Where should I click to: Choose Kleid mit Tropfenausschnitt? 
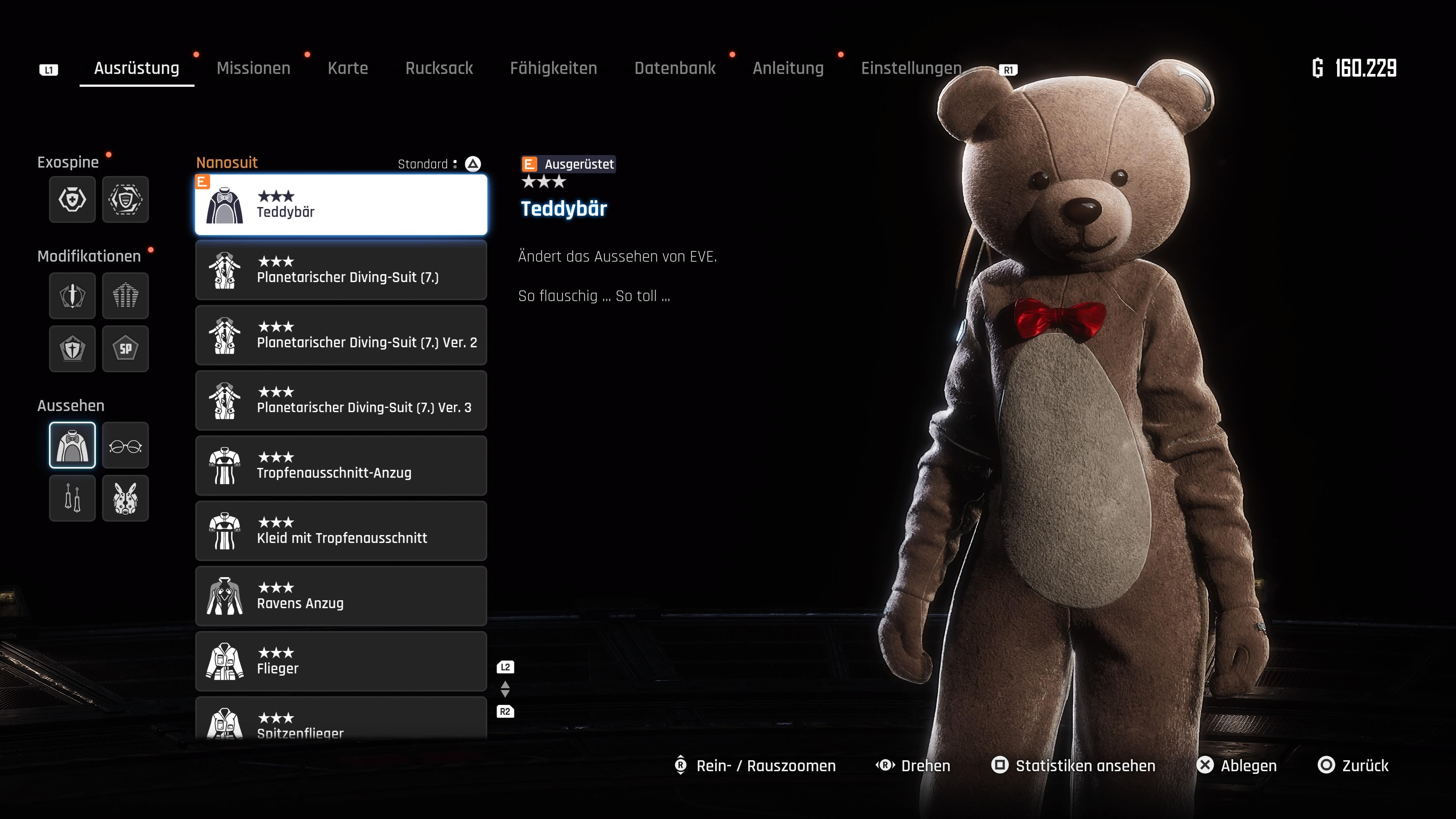(x=341, y=531)
